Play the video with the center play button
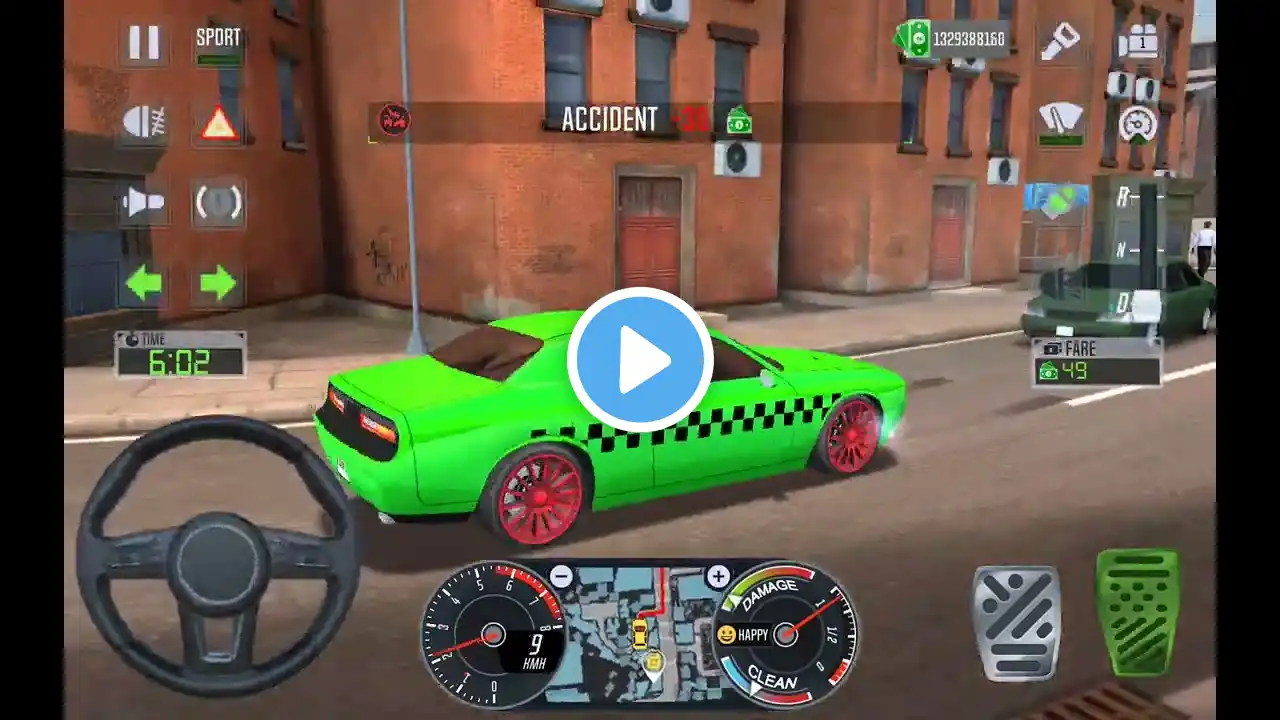This screenshot has height=720, width=1280. pyautogui.click(x=640, y=360)
